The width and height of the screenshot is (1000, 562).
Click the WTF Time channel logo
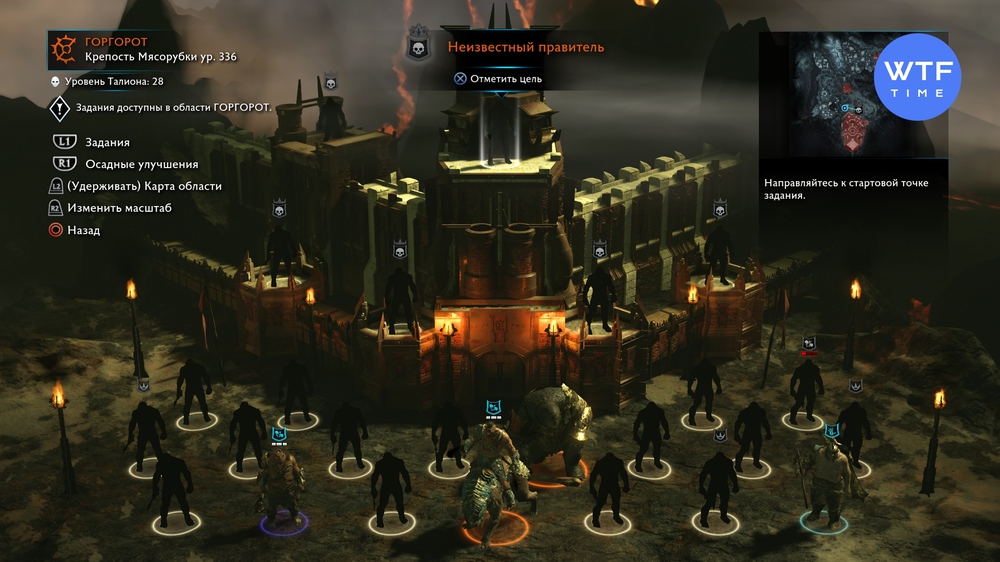916,76
